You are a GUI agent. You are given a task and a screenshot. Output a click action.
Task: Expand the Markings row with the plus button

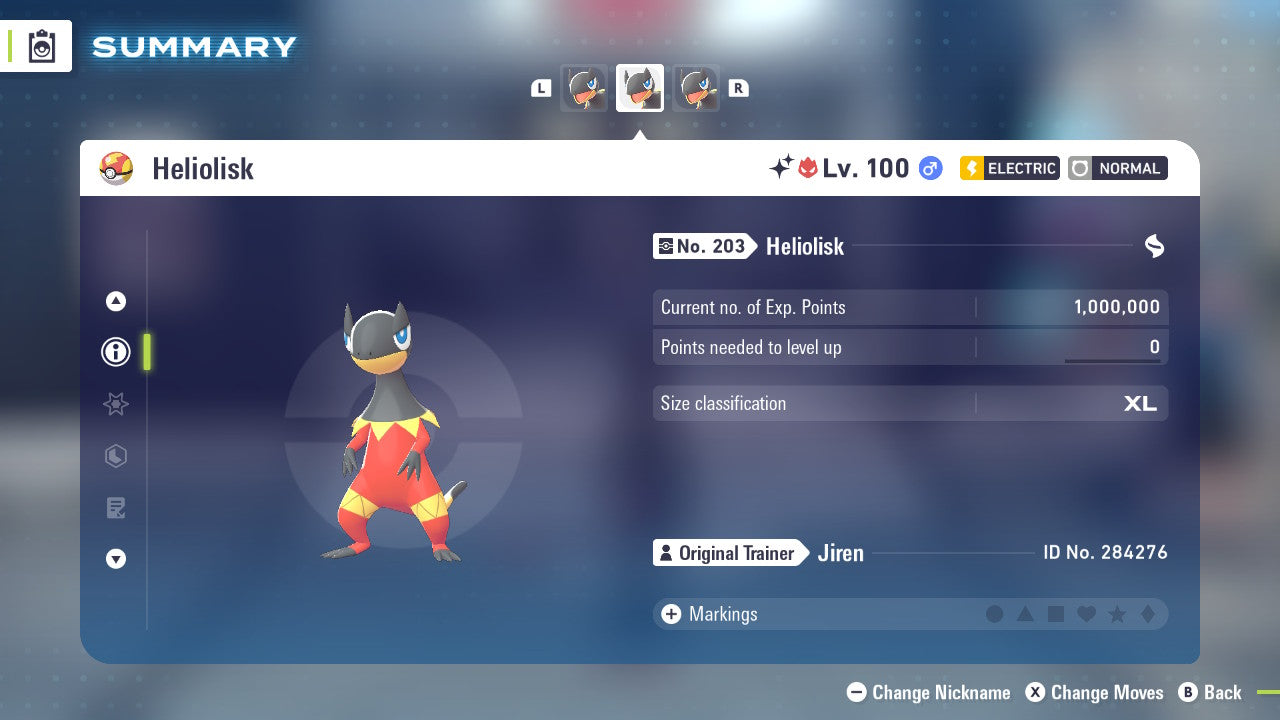click(x=670, y=614)
